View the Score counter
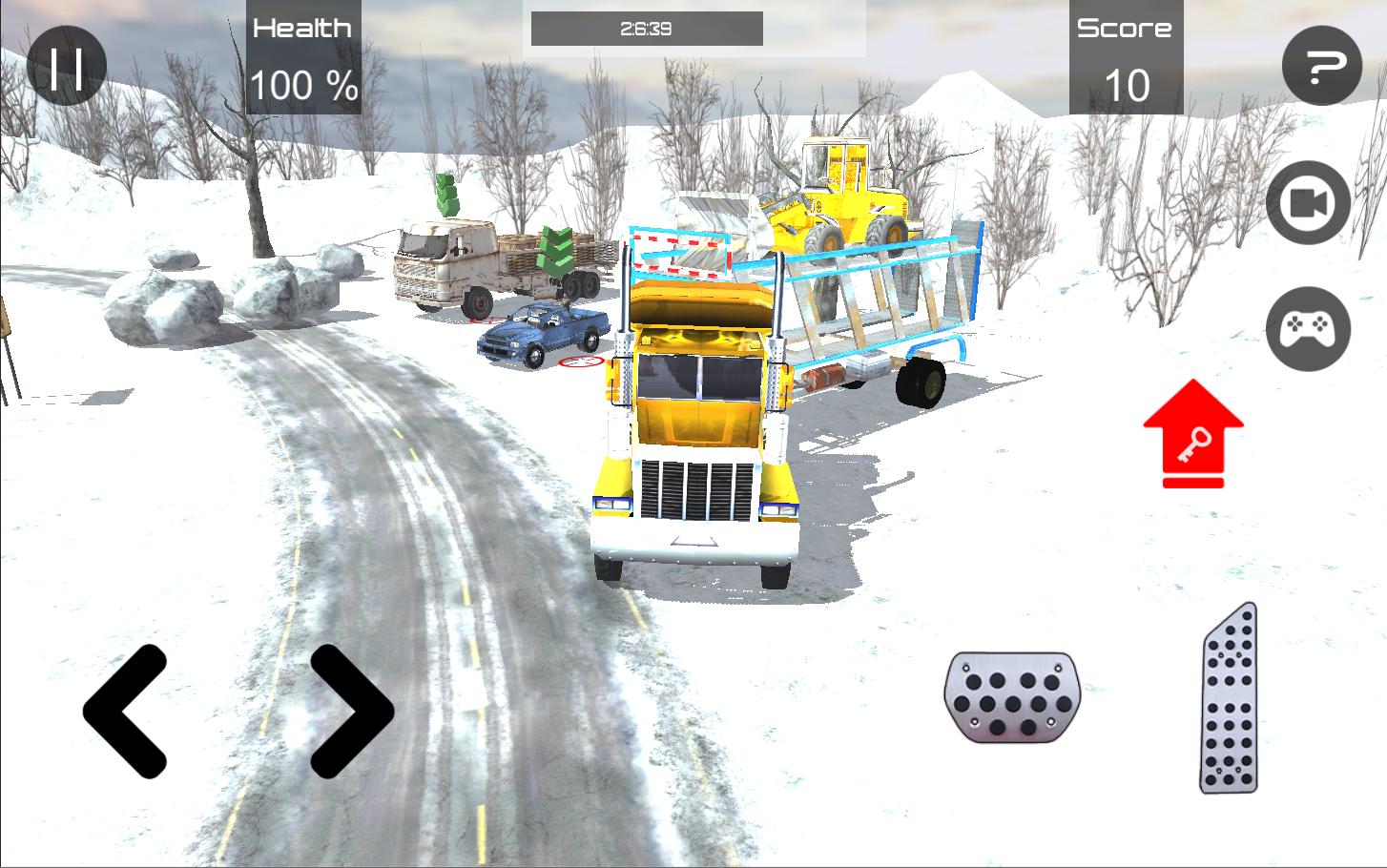 pos(1126,57)
